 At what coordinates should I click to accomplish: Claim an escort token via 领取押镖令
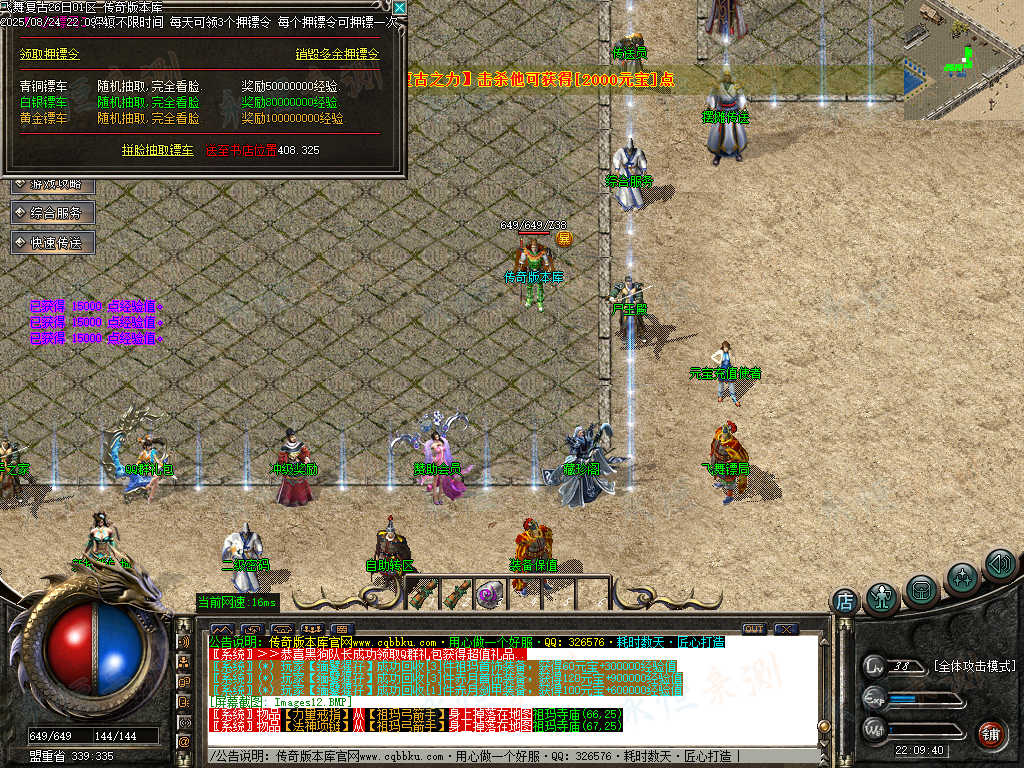click(x=50, y=54)
